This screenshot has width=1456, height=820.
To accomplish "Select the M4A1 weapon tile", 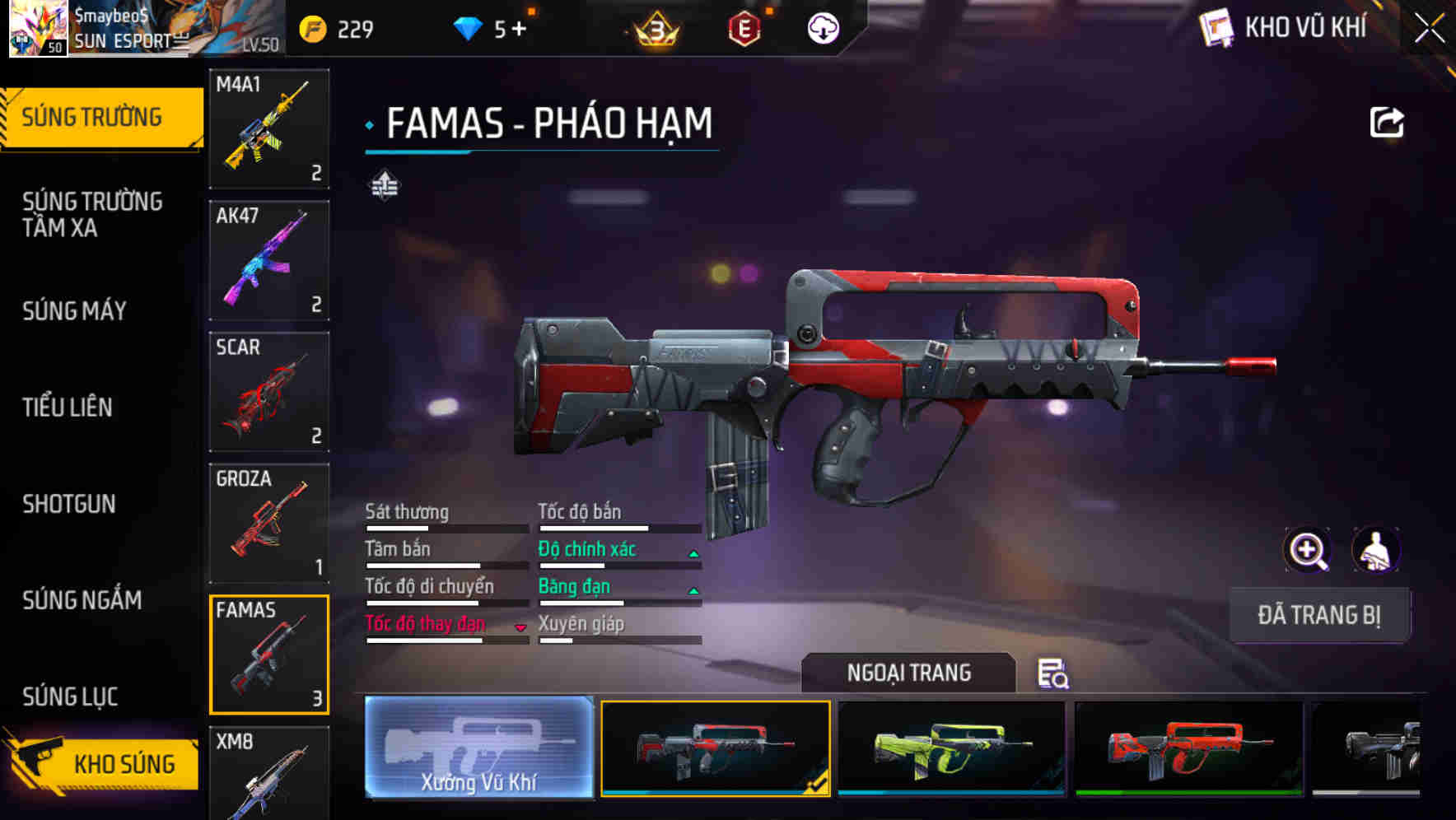I will (269, 128).
